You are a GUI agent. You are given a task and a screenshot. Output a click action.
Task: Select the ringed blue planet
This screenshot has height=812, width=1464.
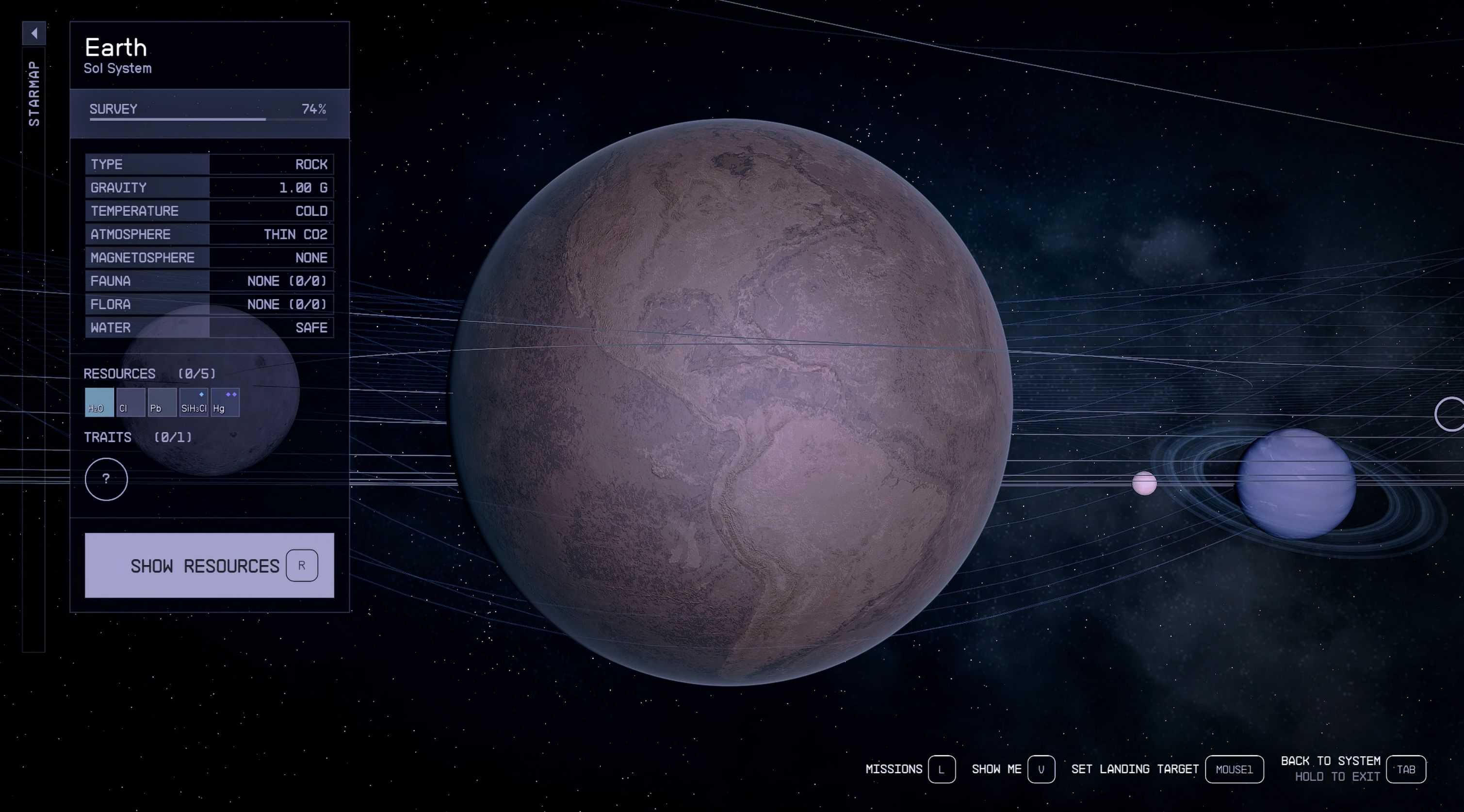[1296, 483]
